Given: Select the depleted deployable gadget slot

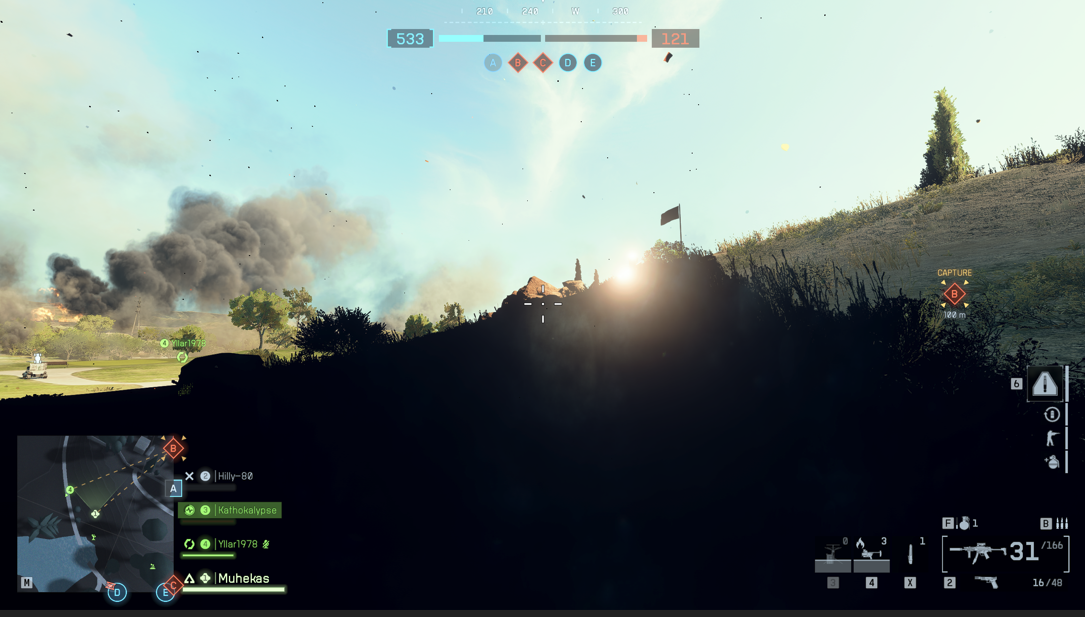Looking at the screenshot, I should [x=832, y=554].
